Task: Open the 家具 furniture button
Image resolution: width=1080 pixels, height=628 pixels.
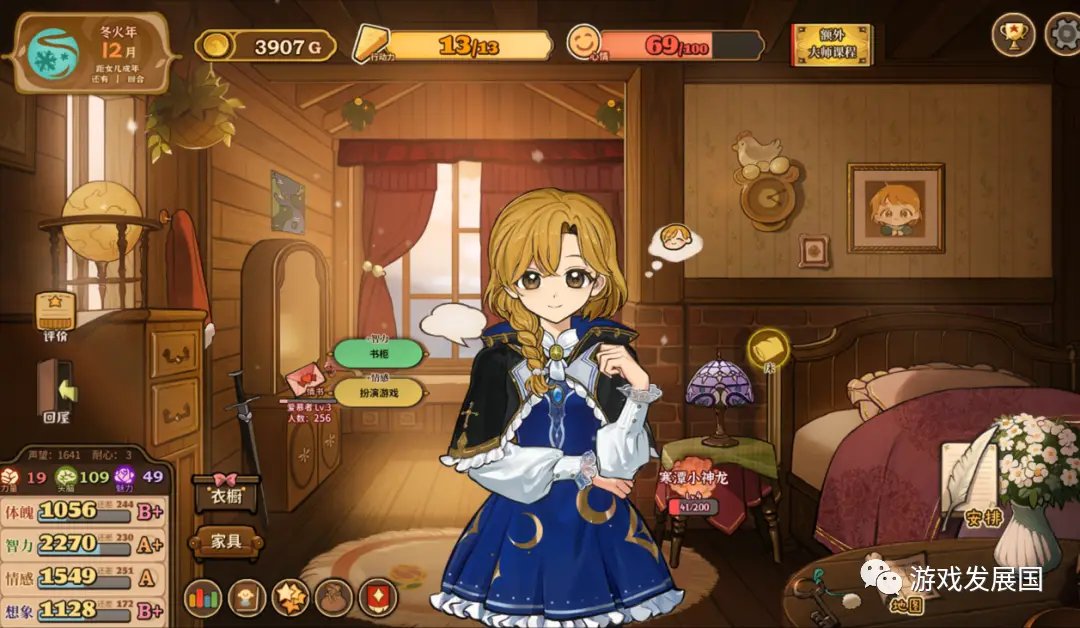Action: pyautogui.click(x=226, y=542)
